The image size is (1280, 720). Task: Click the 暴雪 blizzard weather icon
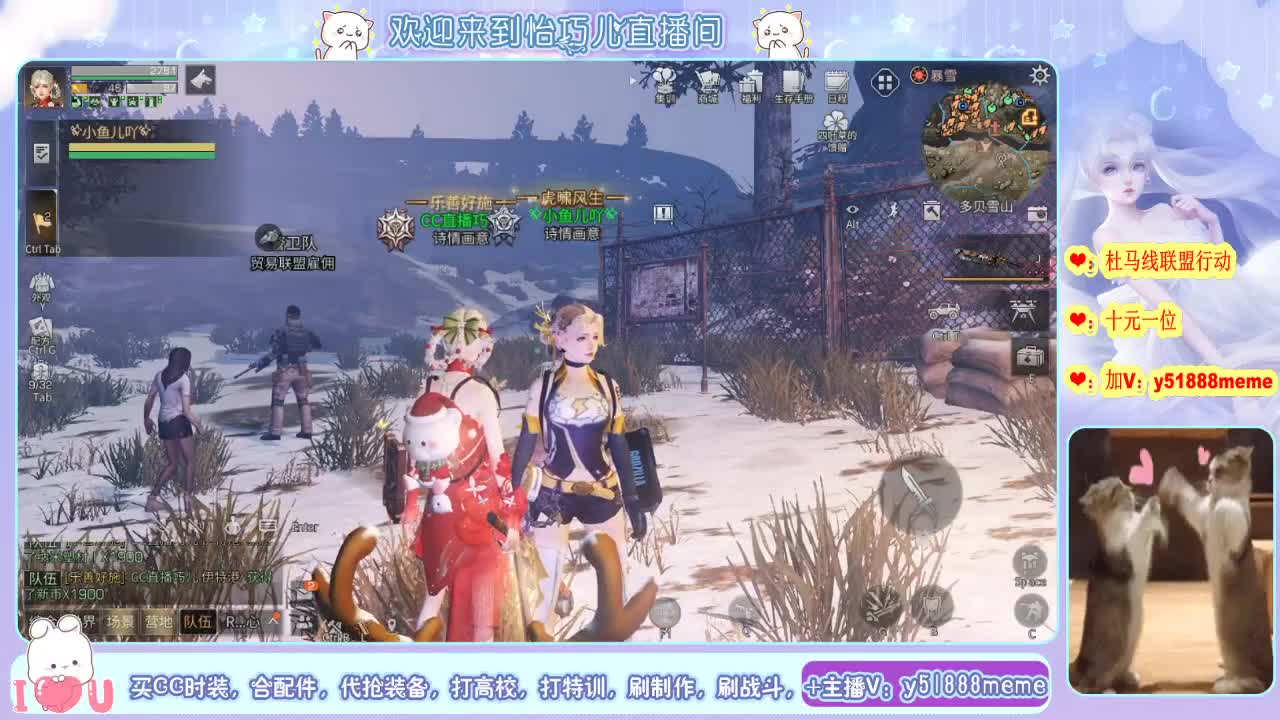point(920,75)
